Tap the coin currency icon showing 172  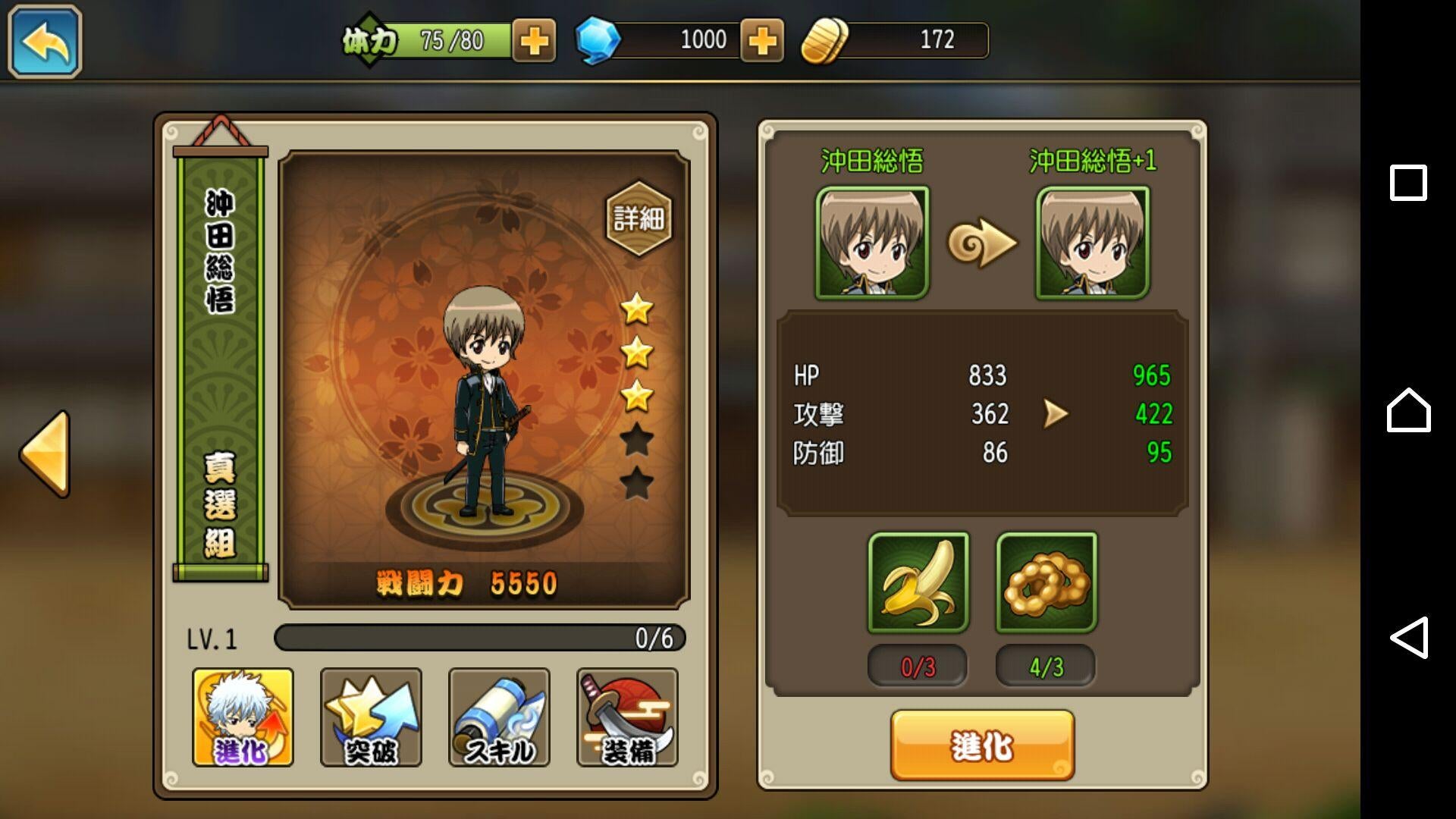click(x=825, y=39)
